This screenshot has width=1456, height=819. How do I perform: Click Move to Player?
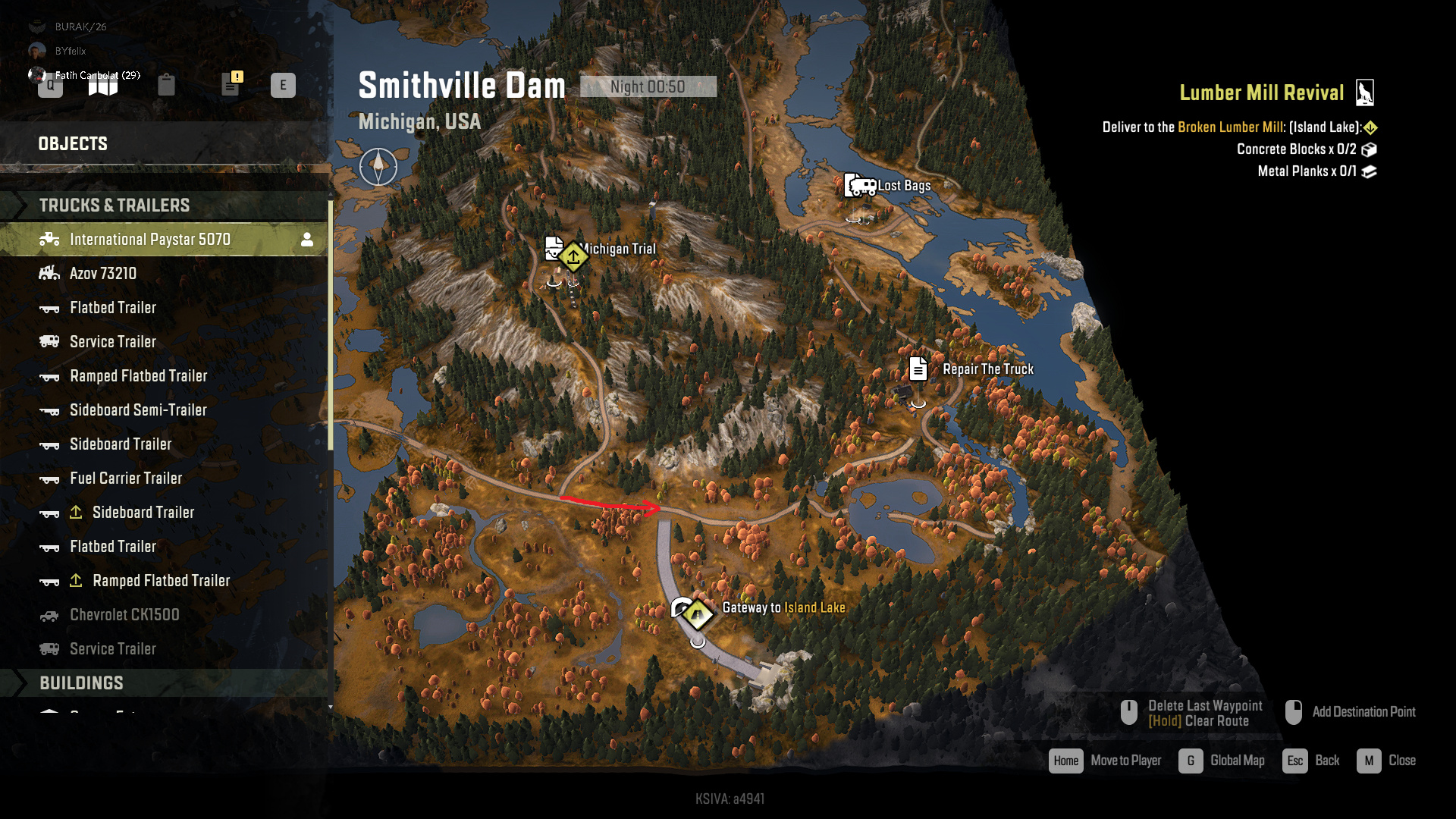pyautogui.click(x=1125, y=761)
